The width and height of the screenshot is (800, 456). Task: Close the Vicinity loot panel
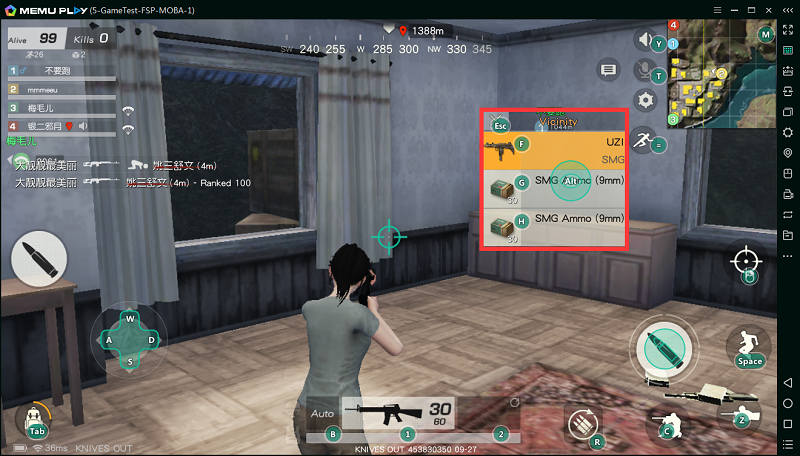click(499, 124)
